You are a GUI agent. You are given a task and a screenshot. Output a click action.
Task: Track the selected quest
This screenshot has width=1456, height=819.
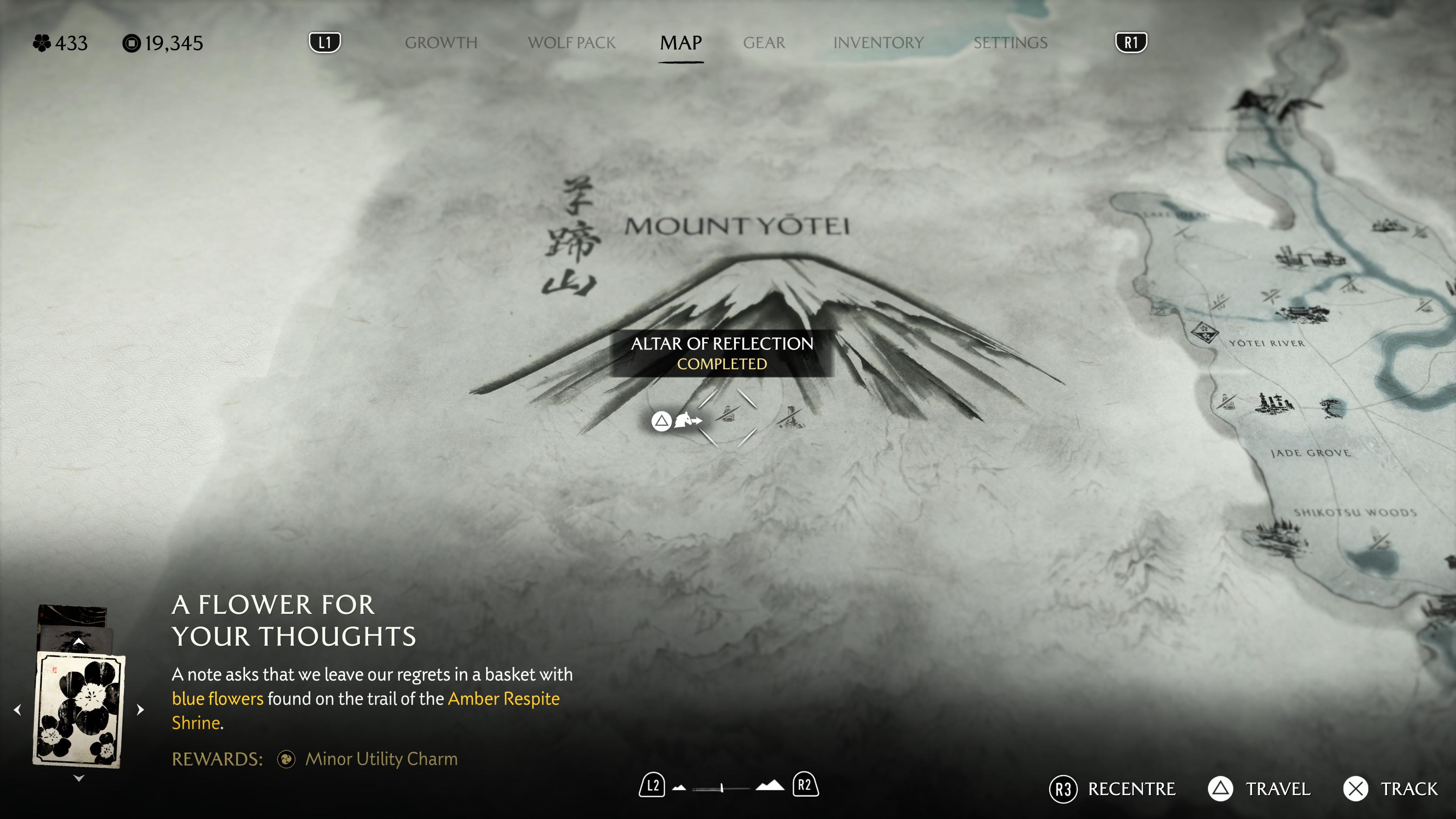coord(1390,789)
